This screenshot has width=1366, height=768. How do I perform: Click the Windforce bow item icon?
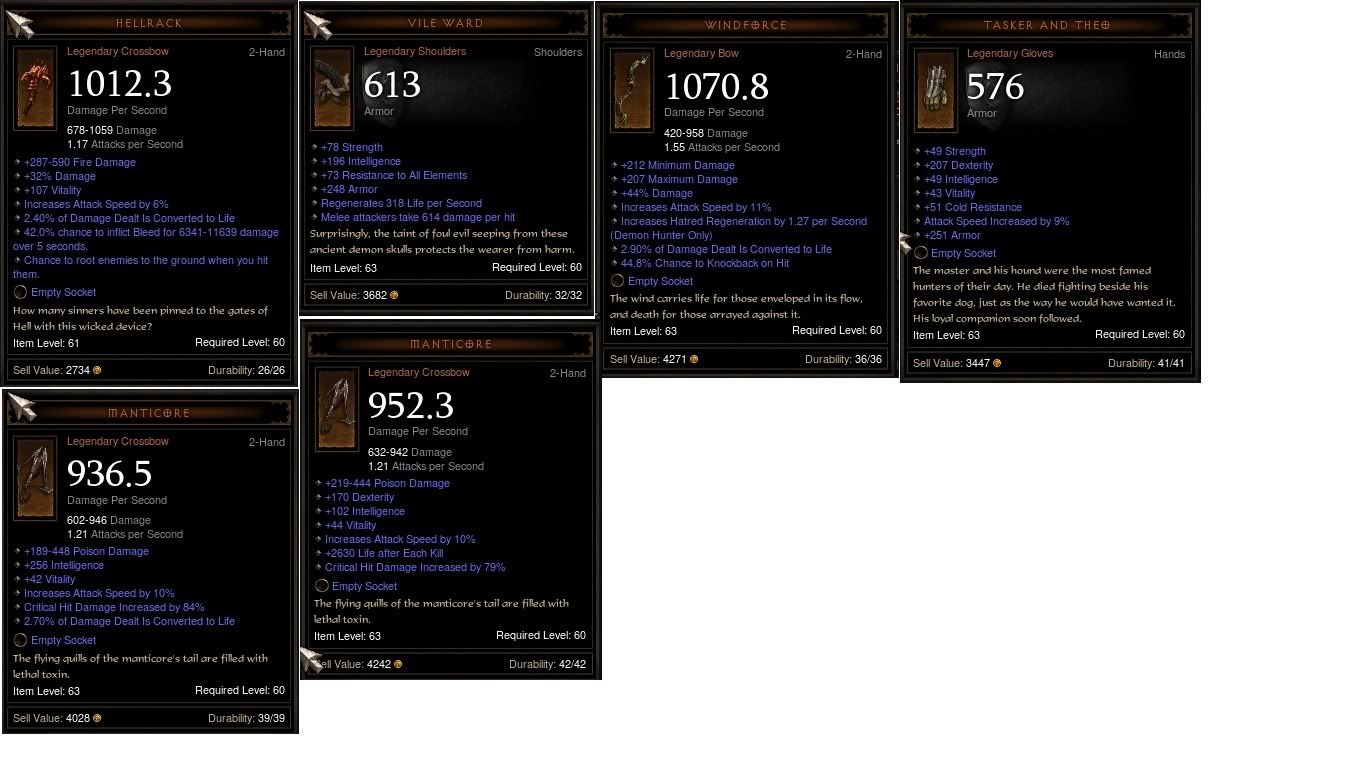pos(631,90)
